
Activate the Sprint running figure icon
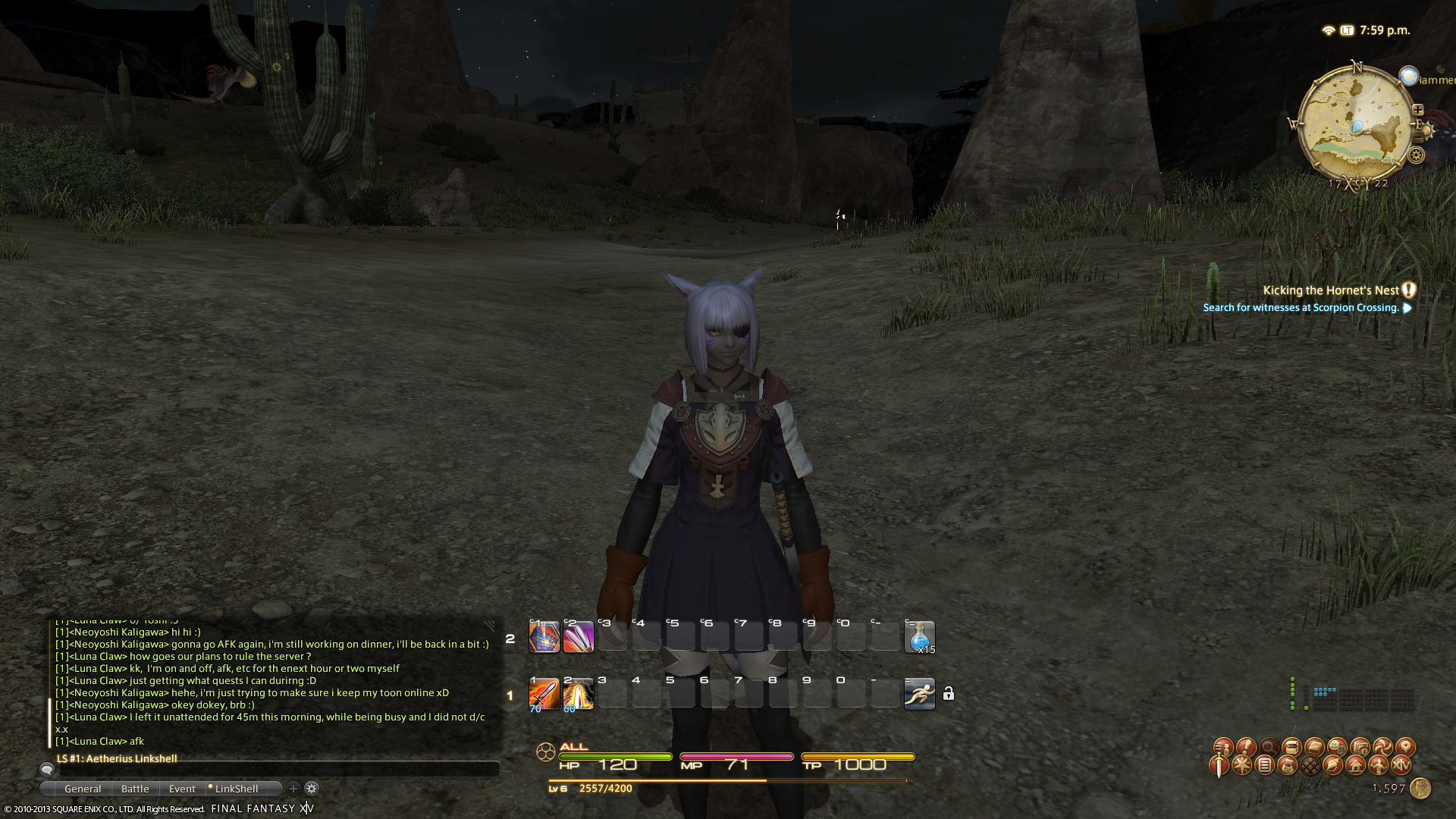tap(919, 694)
